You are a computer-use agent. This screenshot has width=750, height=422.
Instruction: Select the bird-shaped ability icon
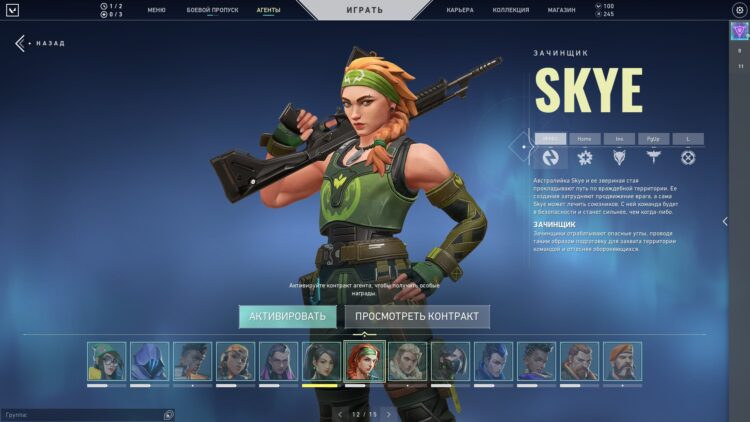coord(653,157)
